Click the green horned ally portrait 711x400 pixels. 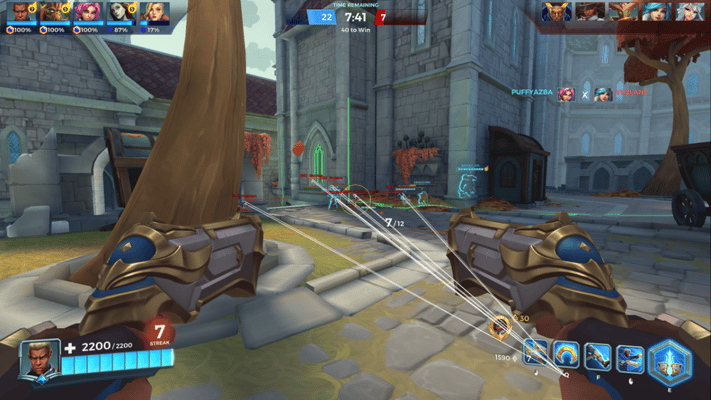(x=52, y=13)
